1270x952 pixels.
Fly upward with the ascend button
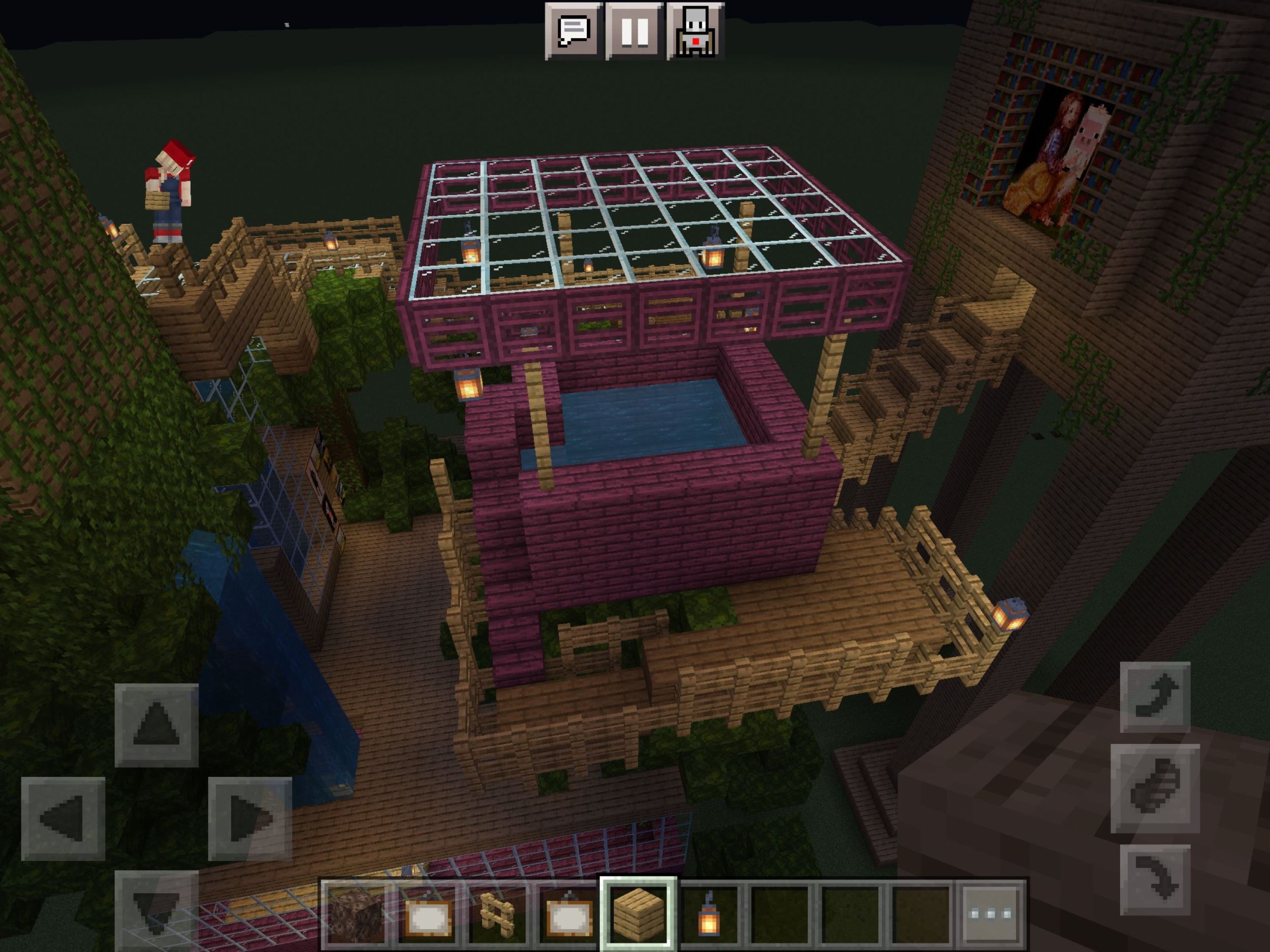1155,697
